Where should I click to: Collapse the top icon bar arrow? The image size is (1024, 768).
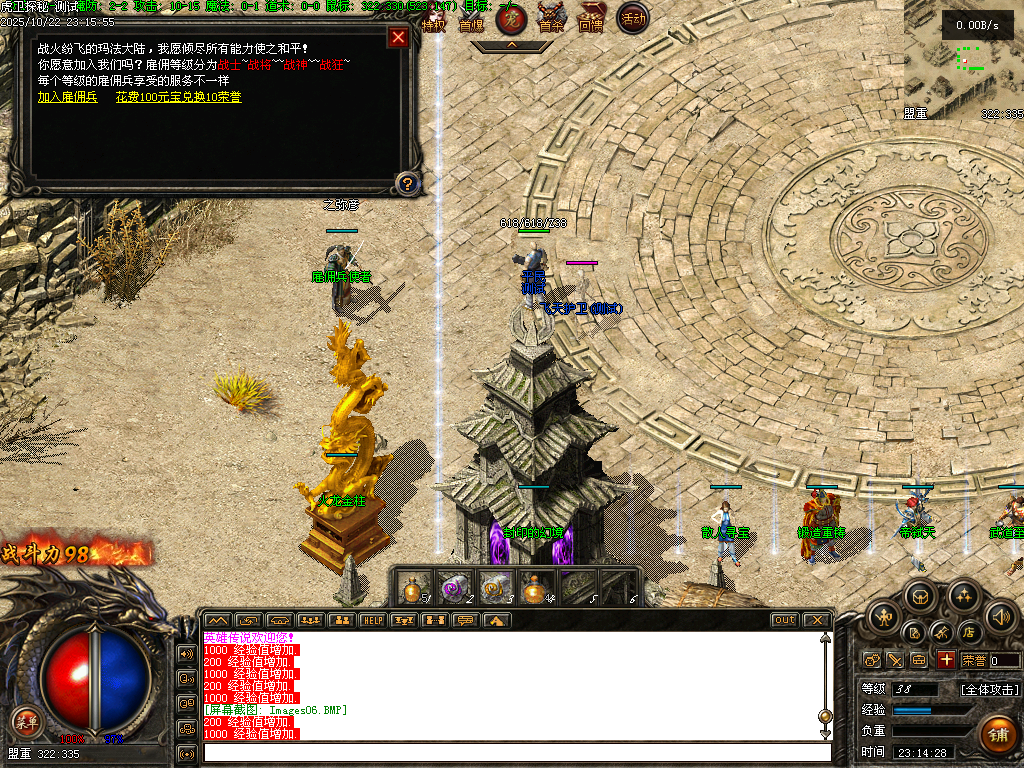511,45
